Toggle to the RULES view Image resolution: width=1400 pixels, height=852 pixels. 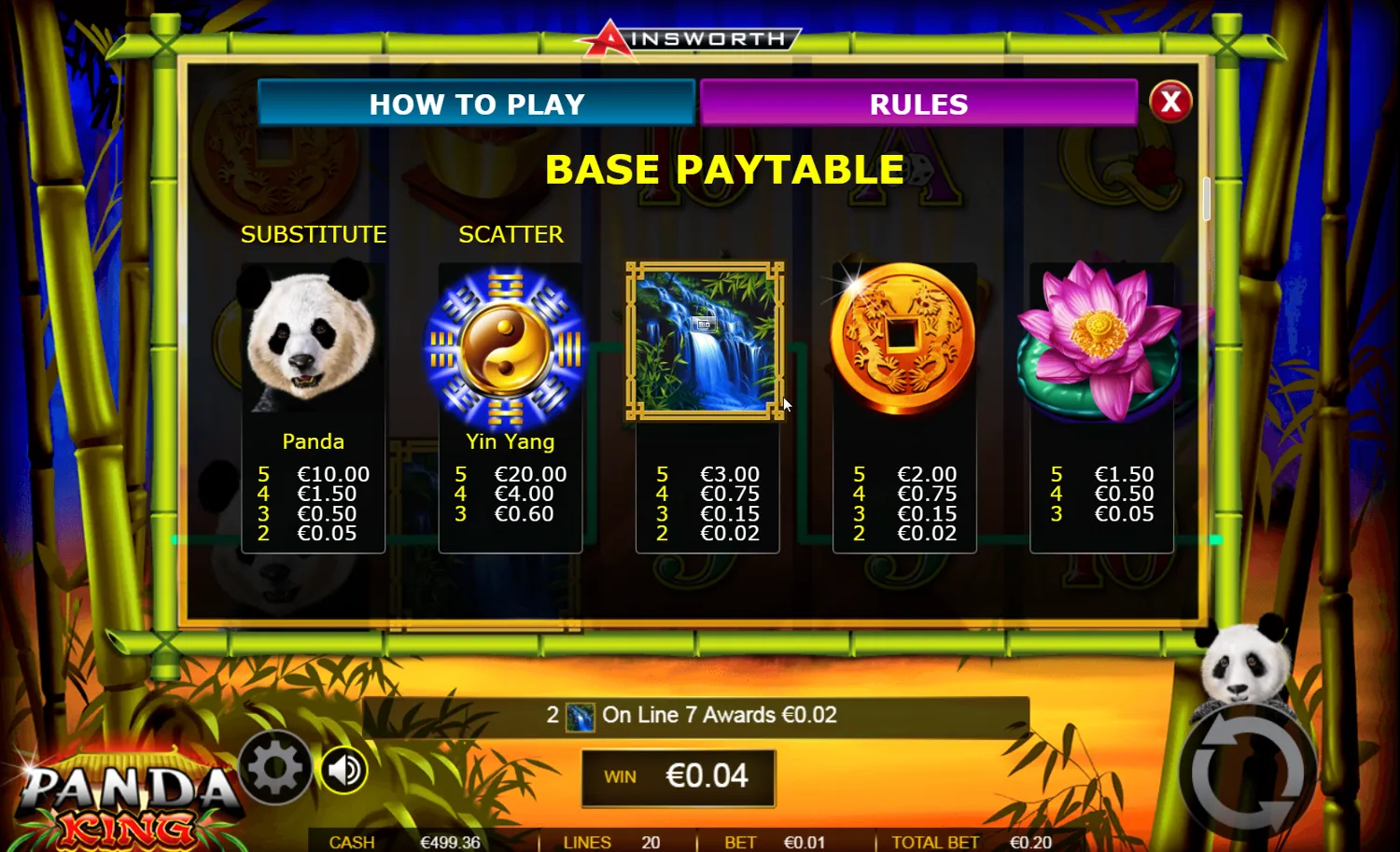(x=918, y=104)
